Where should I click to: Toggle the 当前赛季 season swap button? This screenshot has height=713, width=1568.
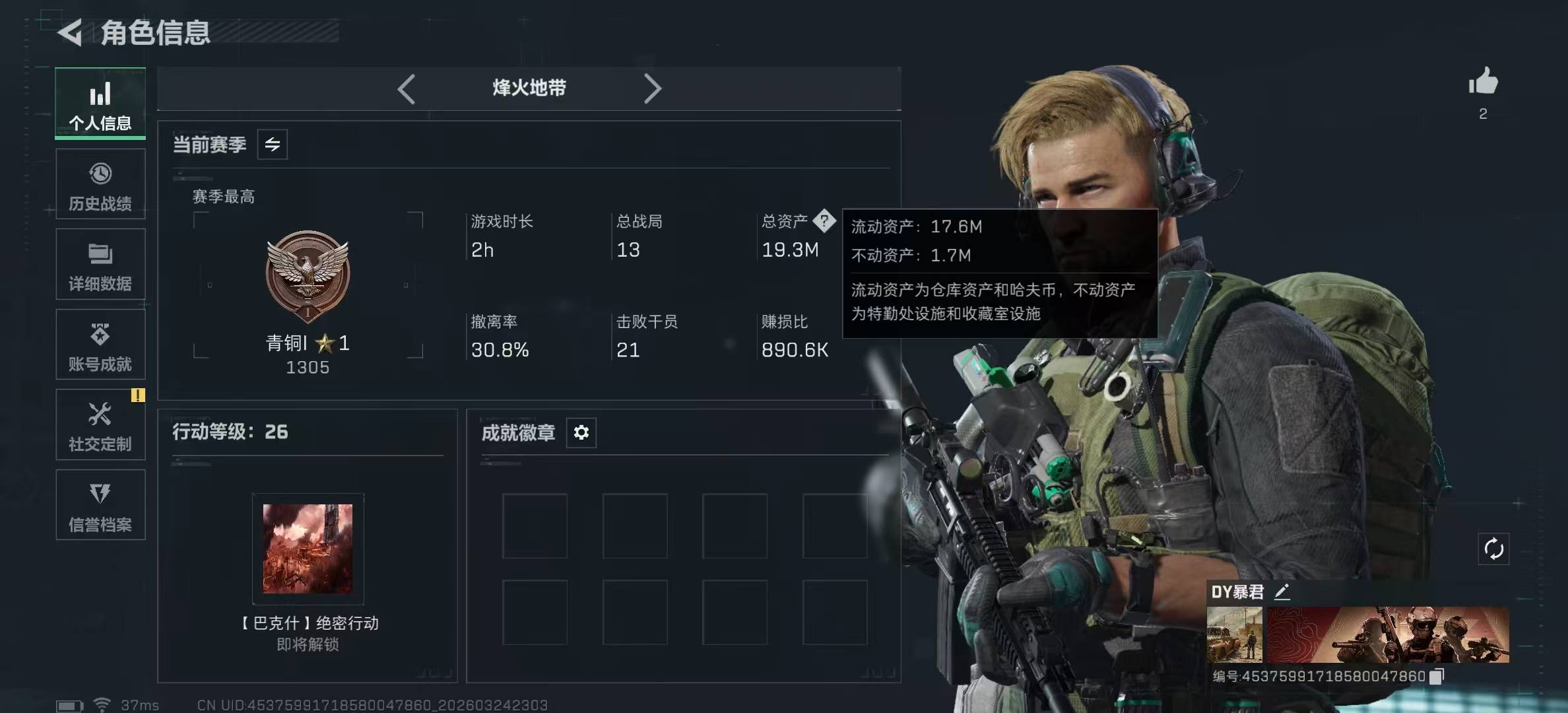point(273,145)
